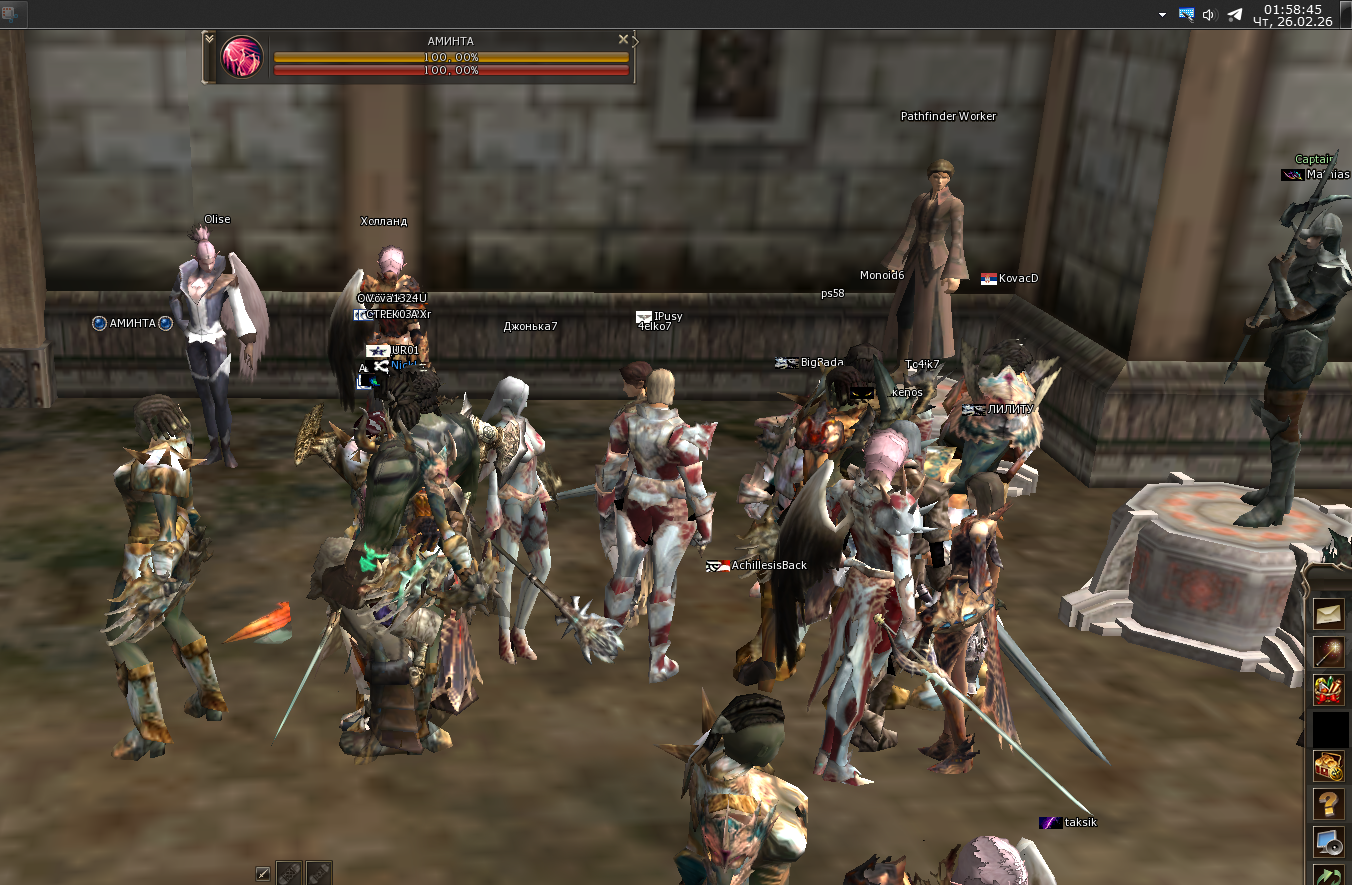Click the golden question mark help icon
Viewport: 1352px width, 885px height.
point(1329,801)
